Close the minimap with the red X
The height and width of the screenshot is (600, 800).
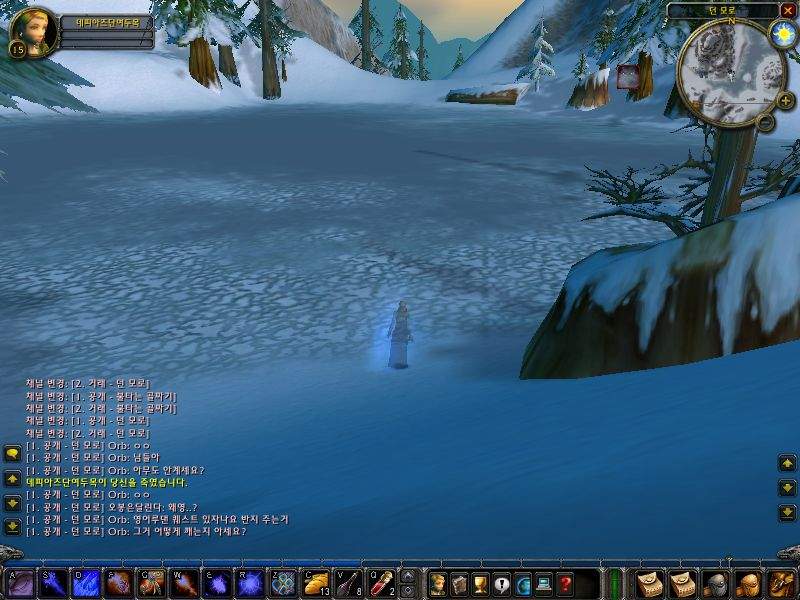click(x=788, y=11)
